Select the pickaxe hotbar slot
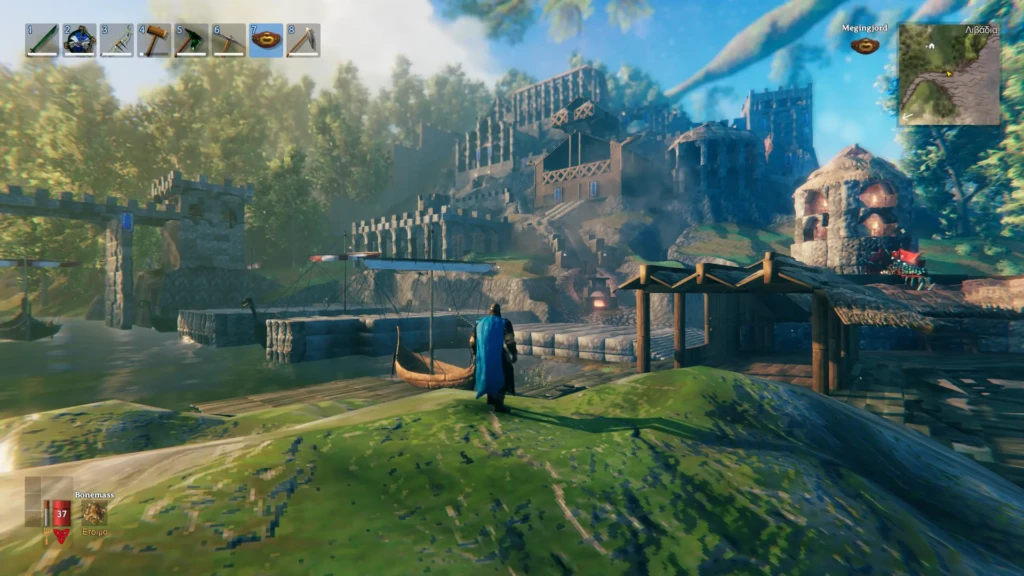This screenshot has height=576, width=1024. 229,40
